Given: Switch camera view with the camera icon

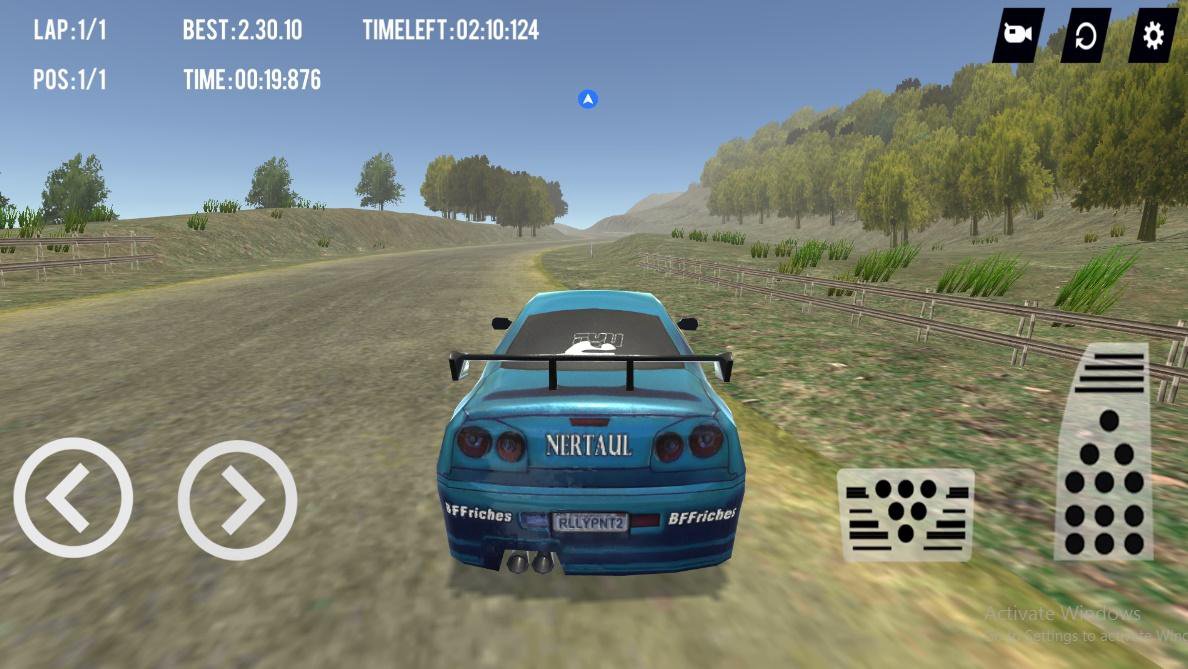Looking at the screenshot, I should pos(1018,36).
